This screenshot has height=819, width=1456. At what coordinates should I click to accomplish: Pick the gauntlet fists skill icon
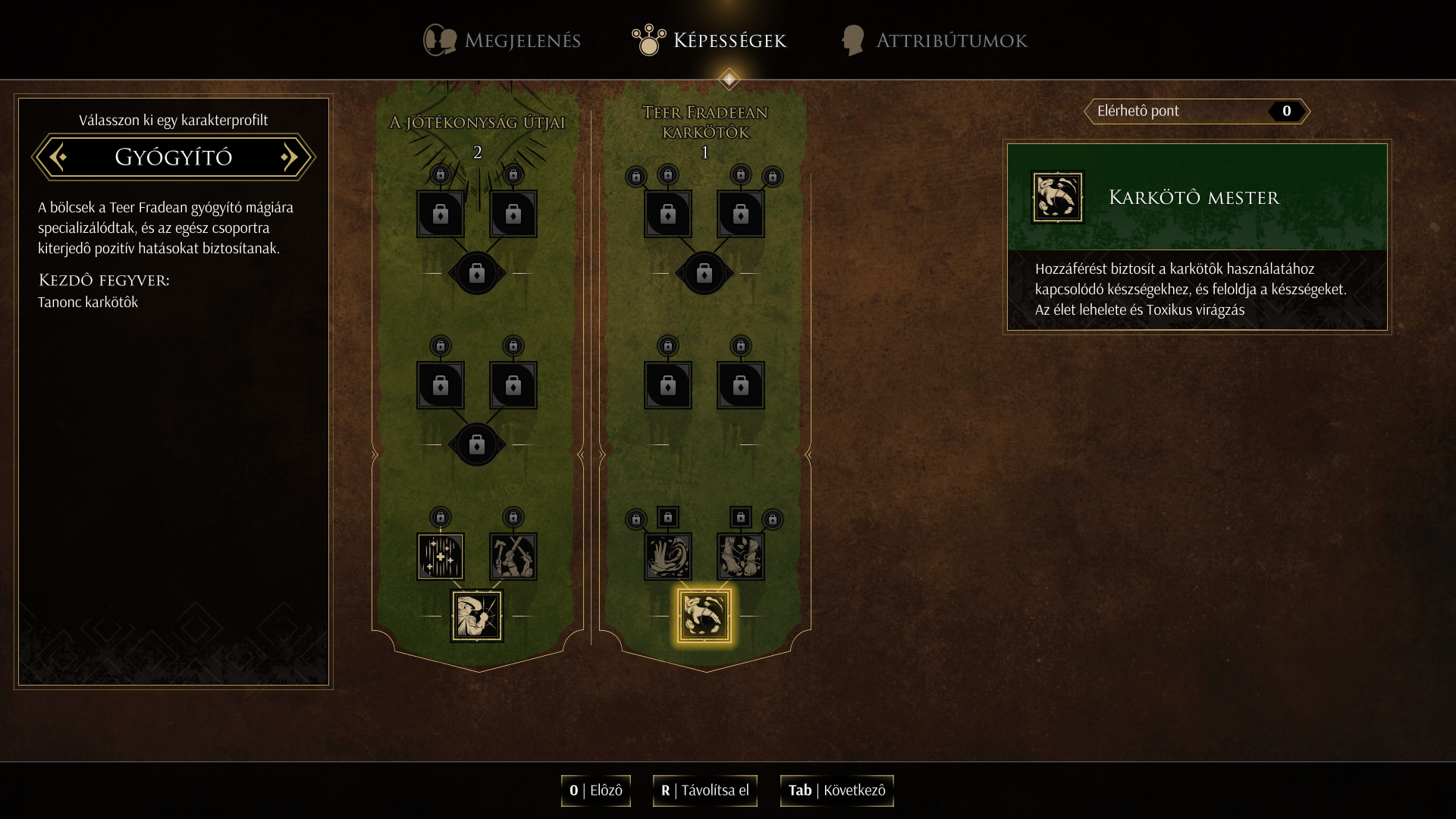[741, 557]
